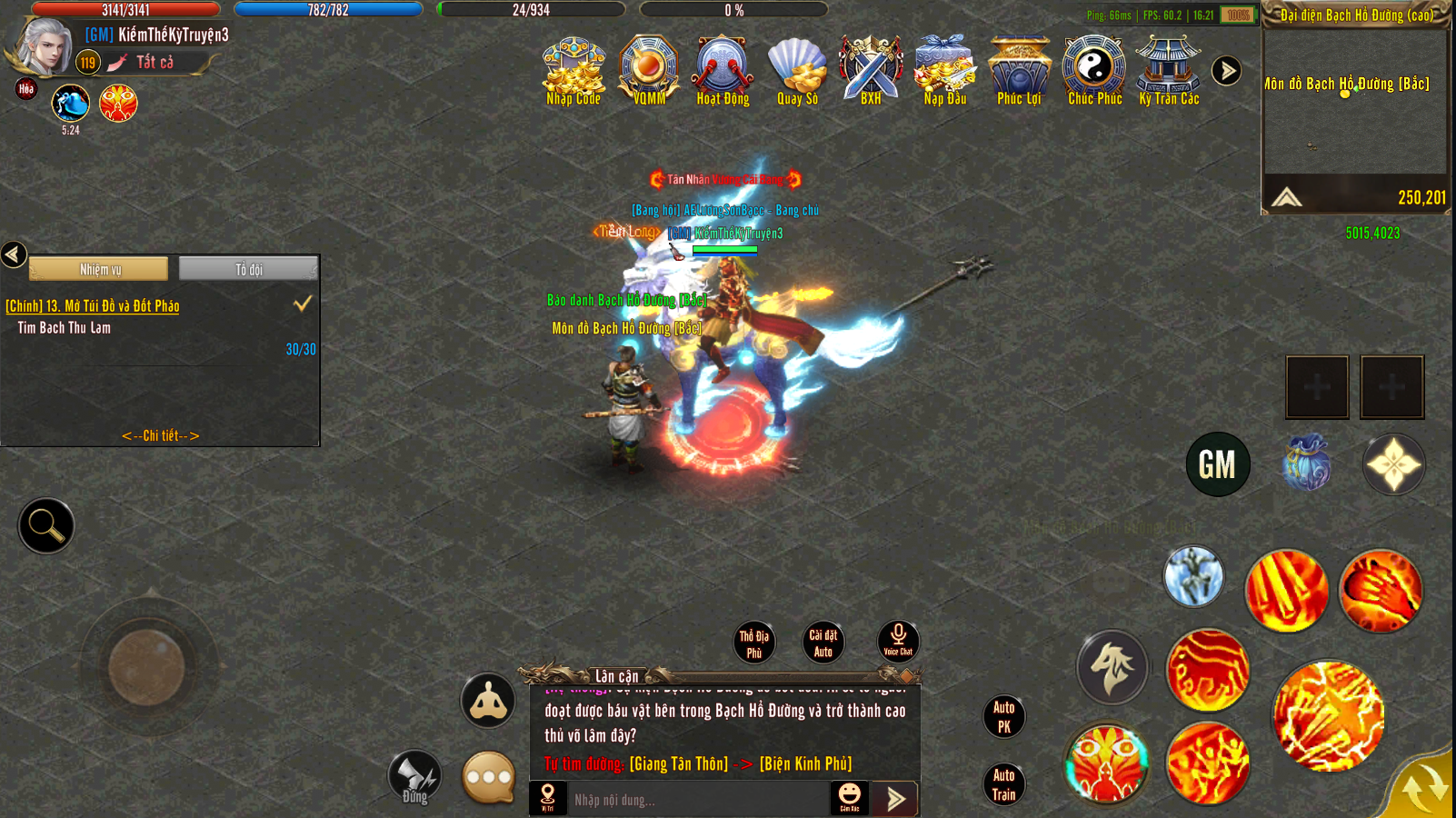The image size is (1456, 818).
Task: Open the Quay Số lottery icon
Action: 797,71
